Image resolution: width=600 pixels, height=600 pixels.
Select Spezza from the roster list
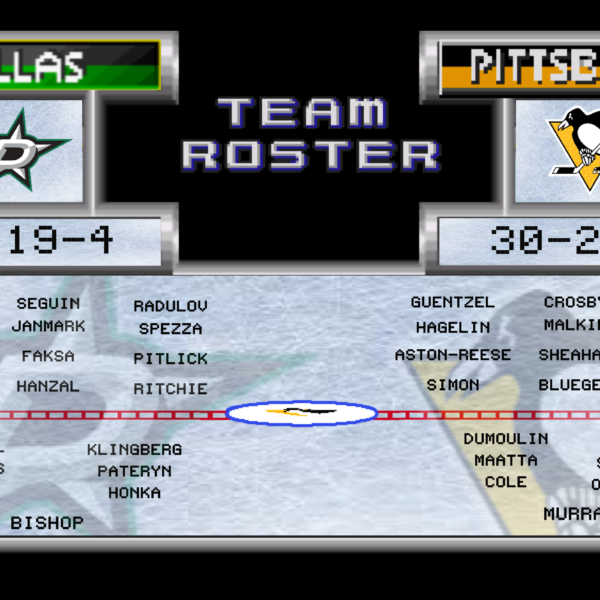170,329
